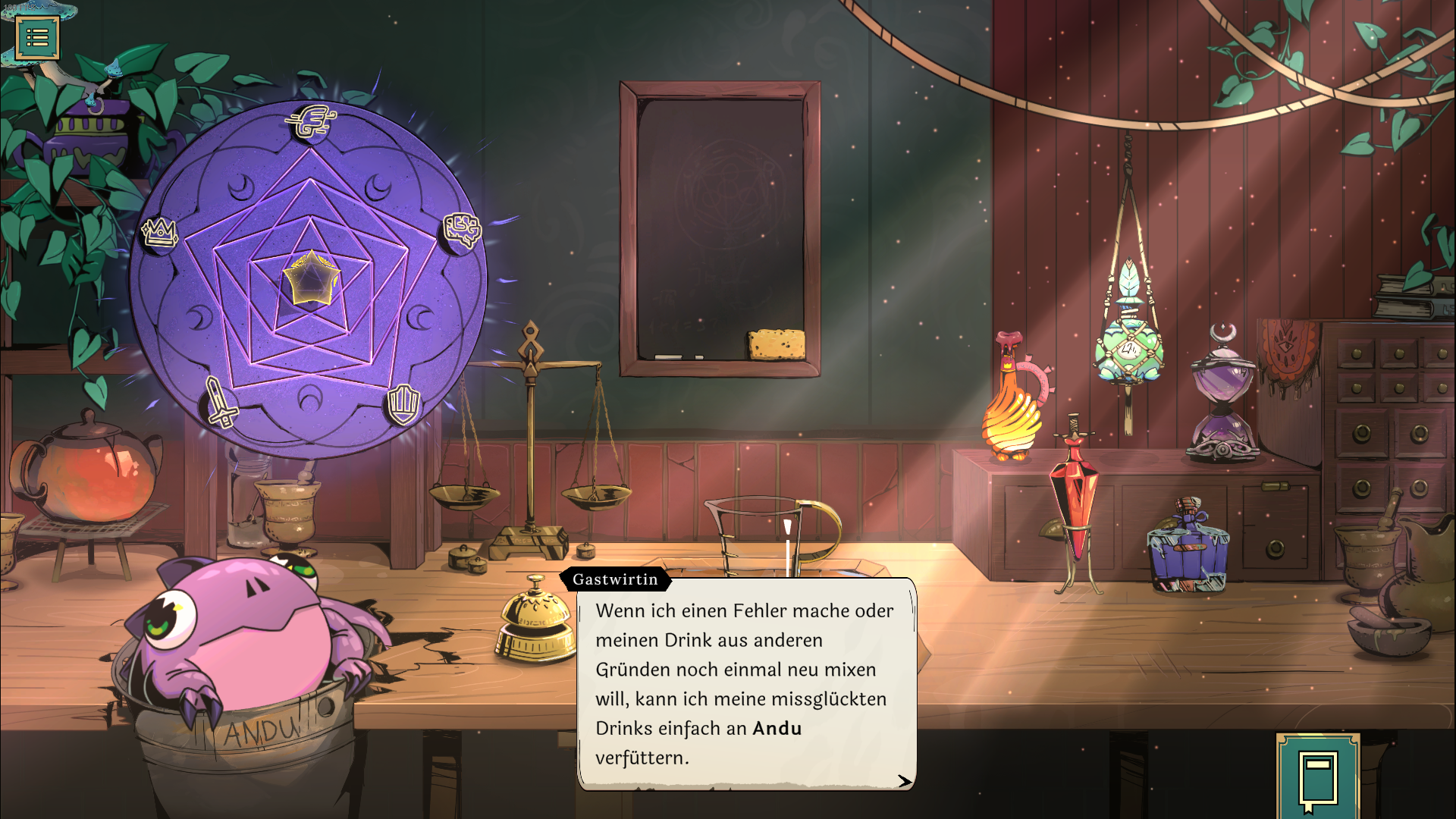This screenshot has width=1456, height=819.
Task: Open the teal recipe book
Action: [x=1317, y=778]
